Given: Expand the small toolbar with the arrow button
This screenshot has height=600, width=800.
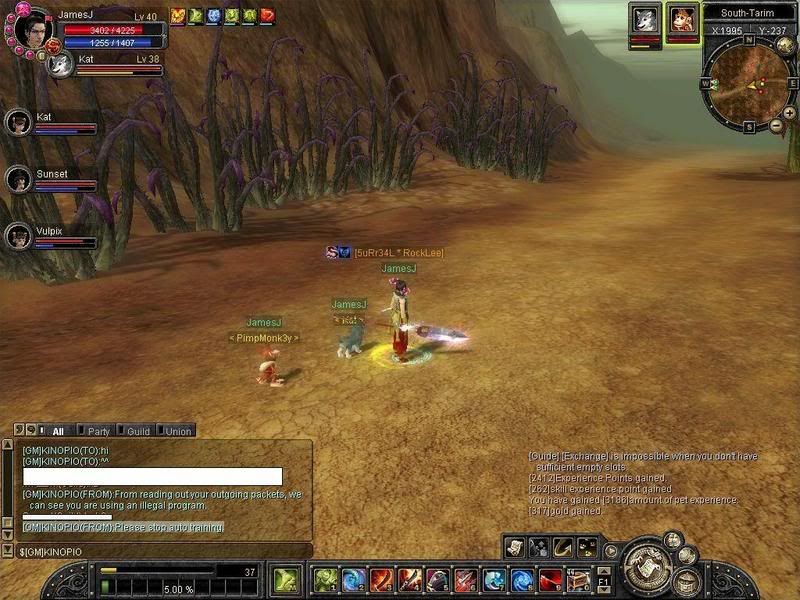Looking at the screenshot, I should pos(609,548).
